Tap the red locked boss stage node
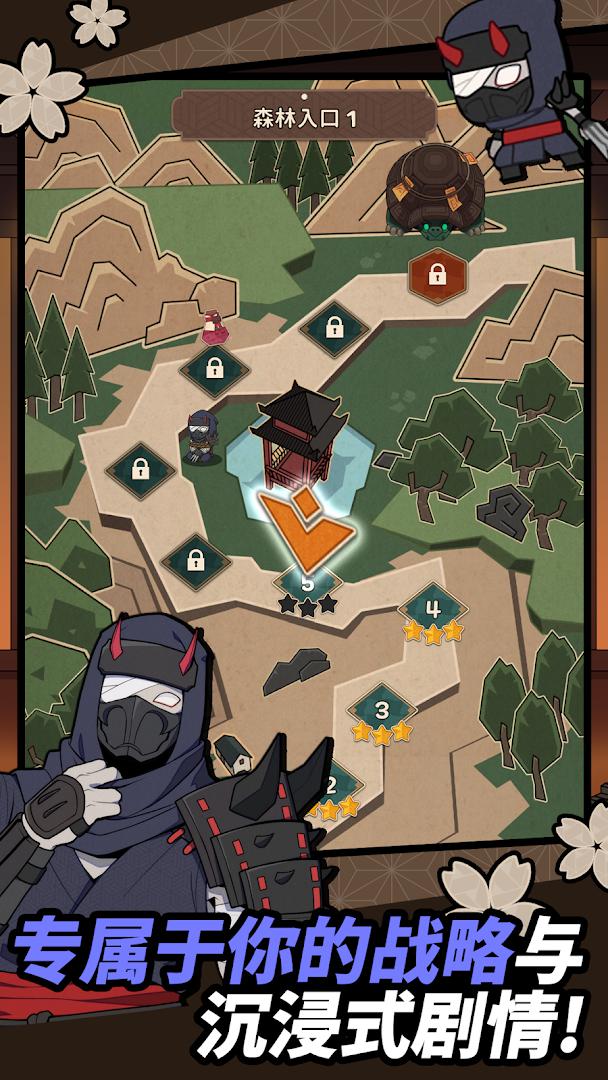This screenshot has height=1080, width=608. pyautogui.click(x=435, y=274)
